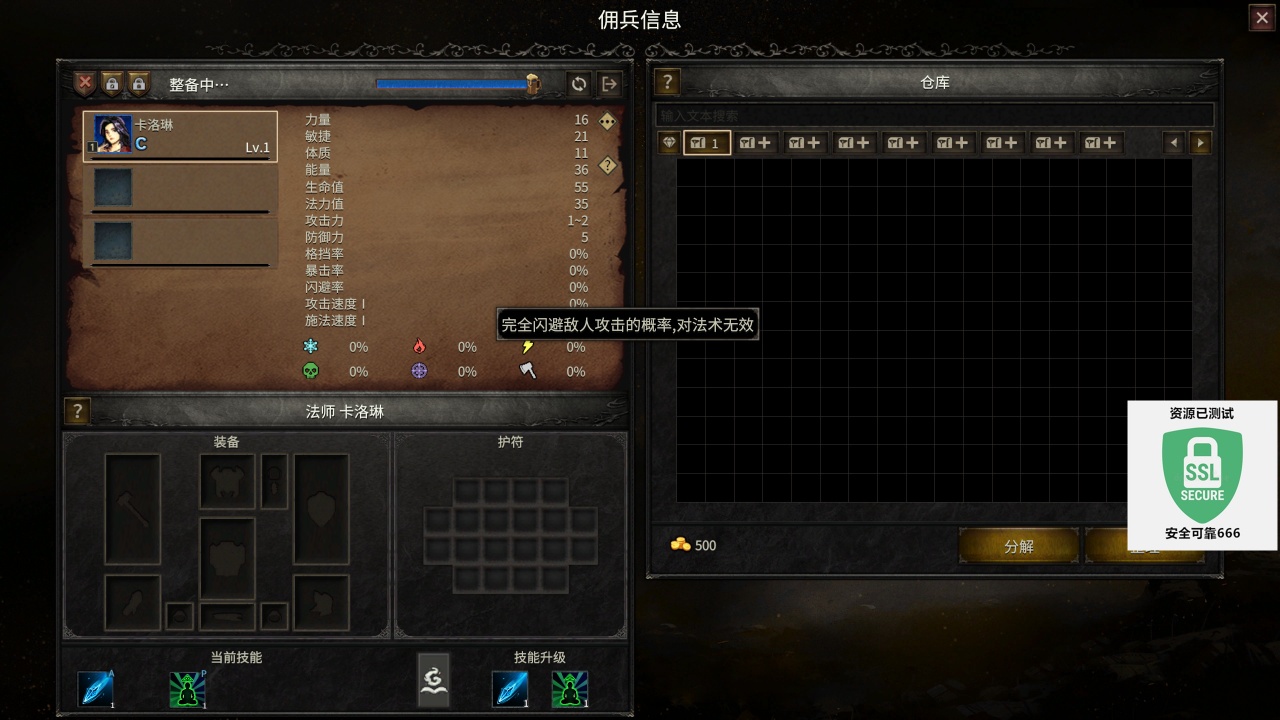Click a plus tab to buy new stash page
The width and height of the screenshot is (1280, 720).
(753, 142)
